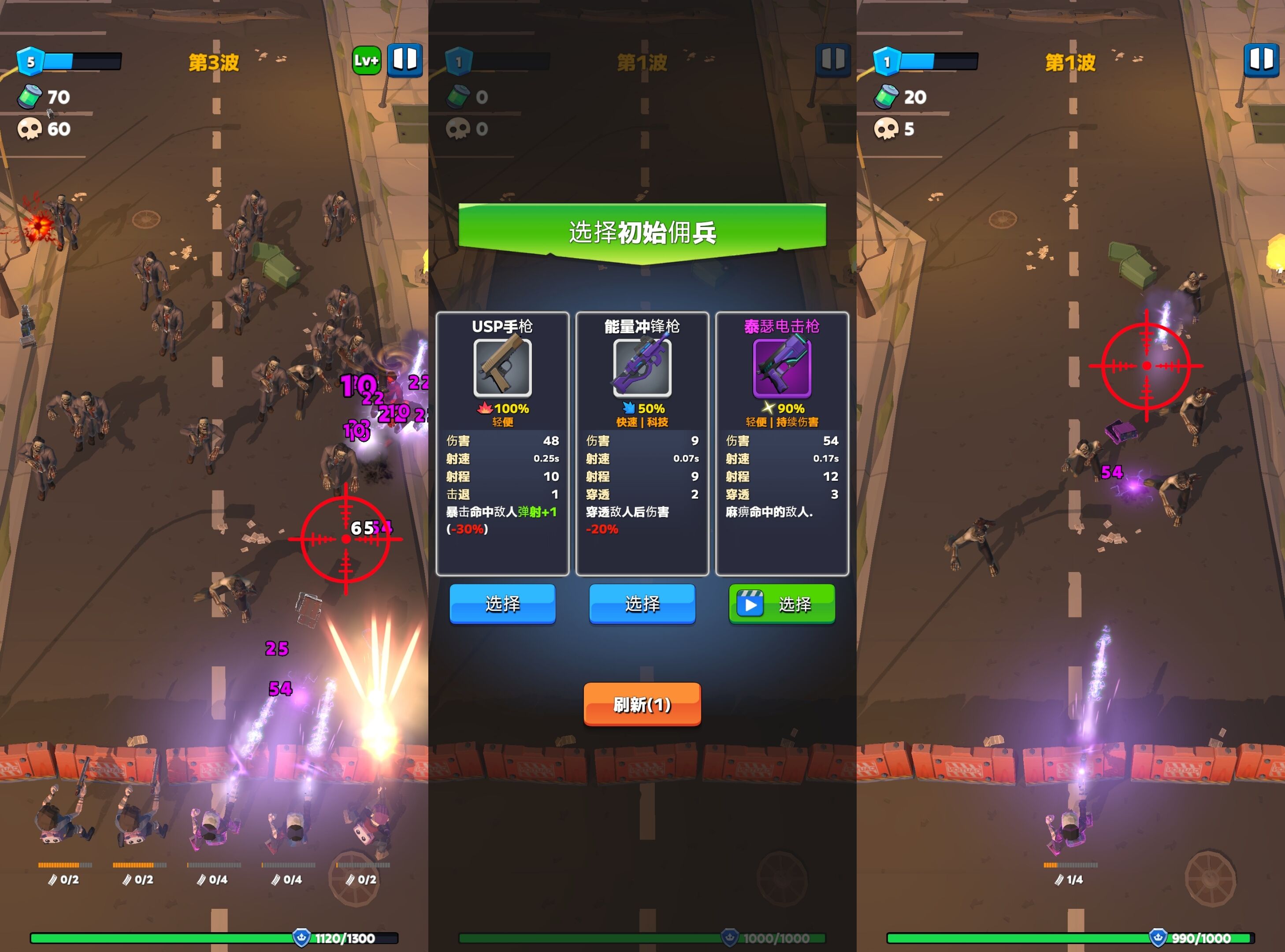Click 选择 under the USP手枪 card
Image resolution: width=1285 pixels, height=952 pixels.
502,603
